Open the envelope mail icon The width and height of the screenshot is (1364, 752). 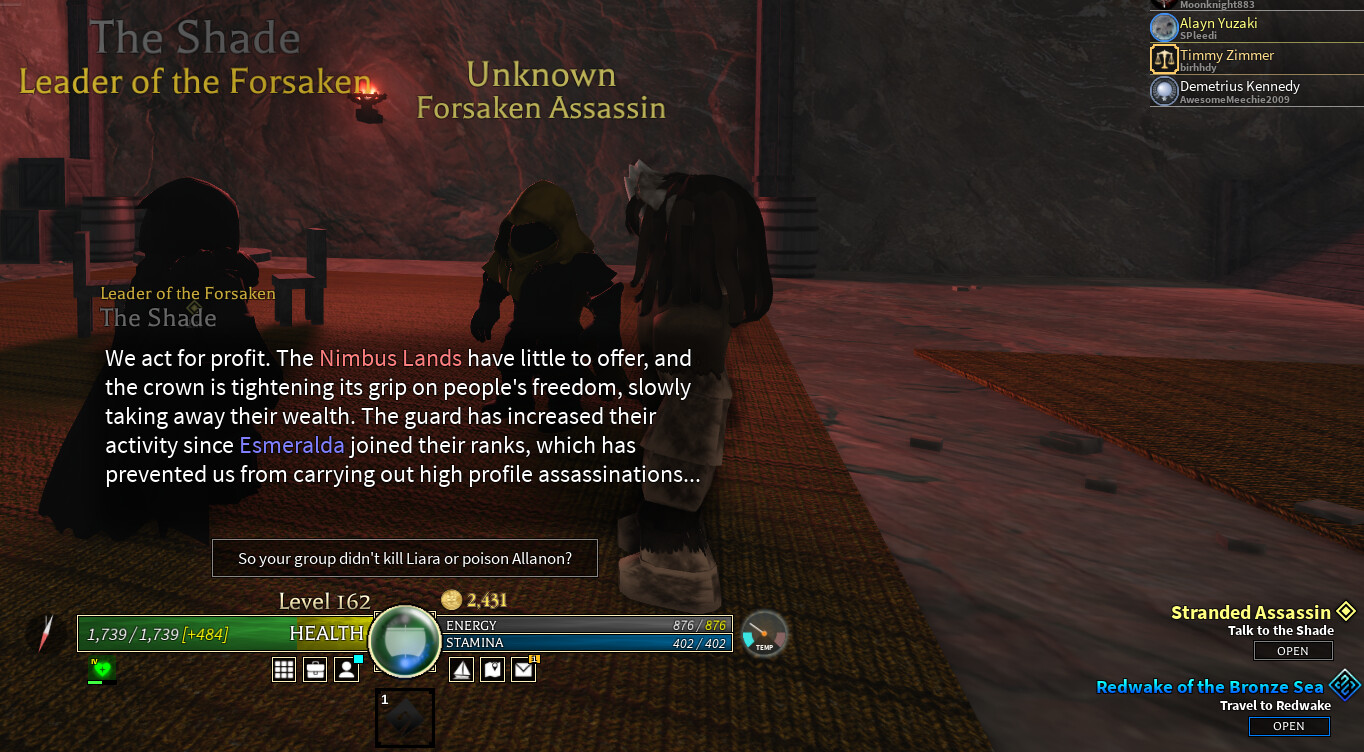(x=524, y=670)
